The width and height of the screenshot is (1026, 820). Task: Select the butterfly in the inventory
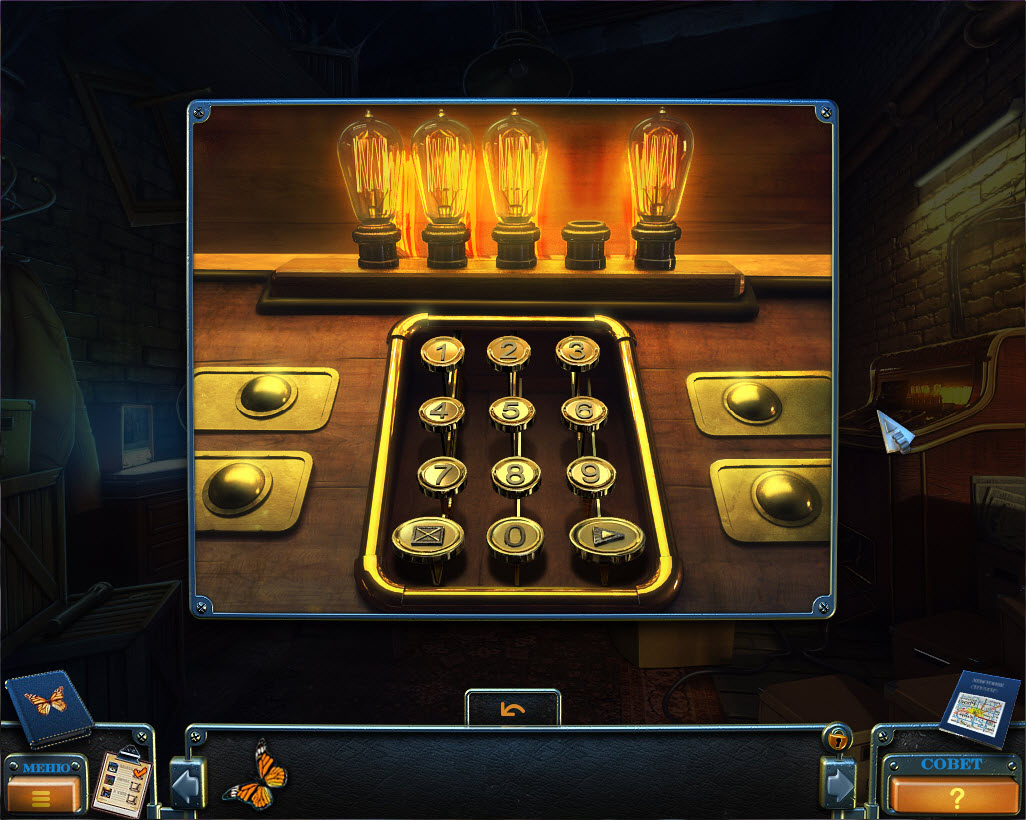tap(254, 776)
